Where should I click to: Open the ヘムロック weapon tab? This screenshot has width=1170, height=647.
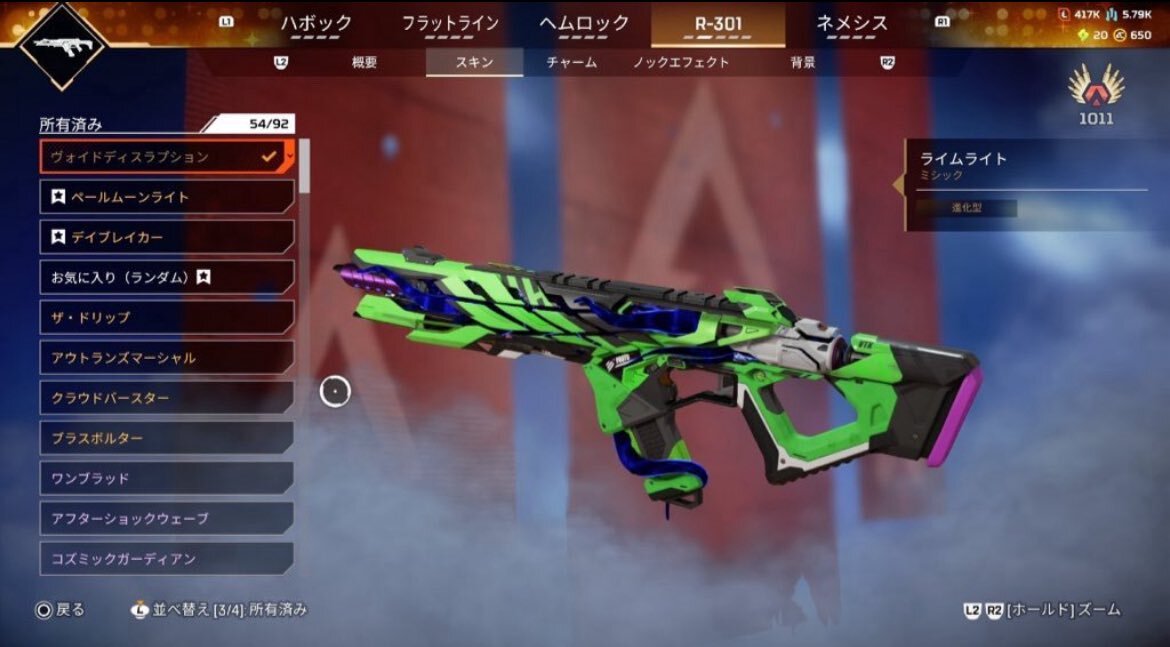pyautogui.click(x=584, y=24)
